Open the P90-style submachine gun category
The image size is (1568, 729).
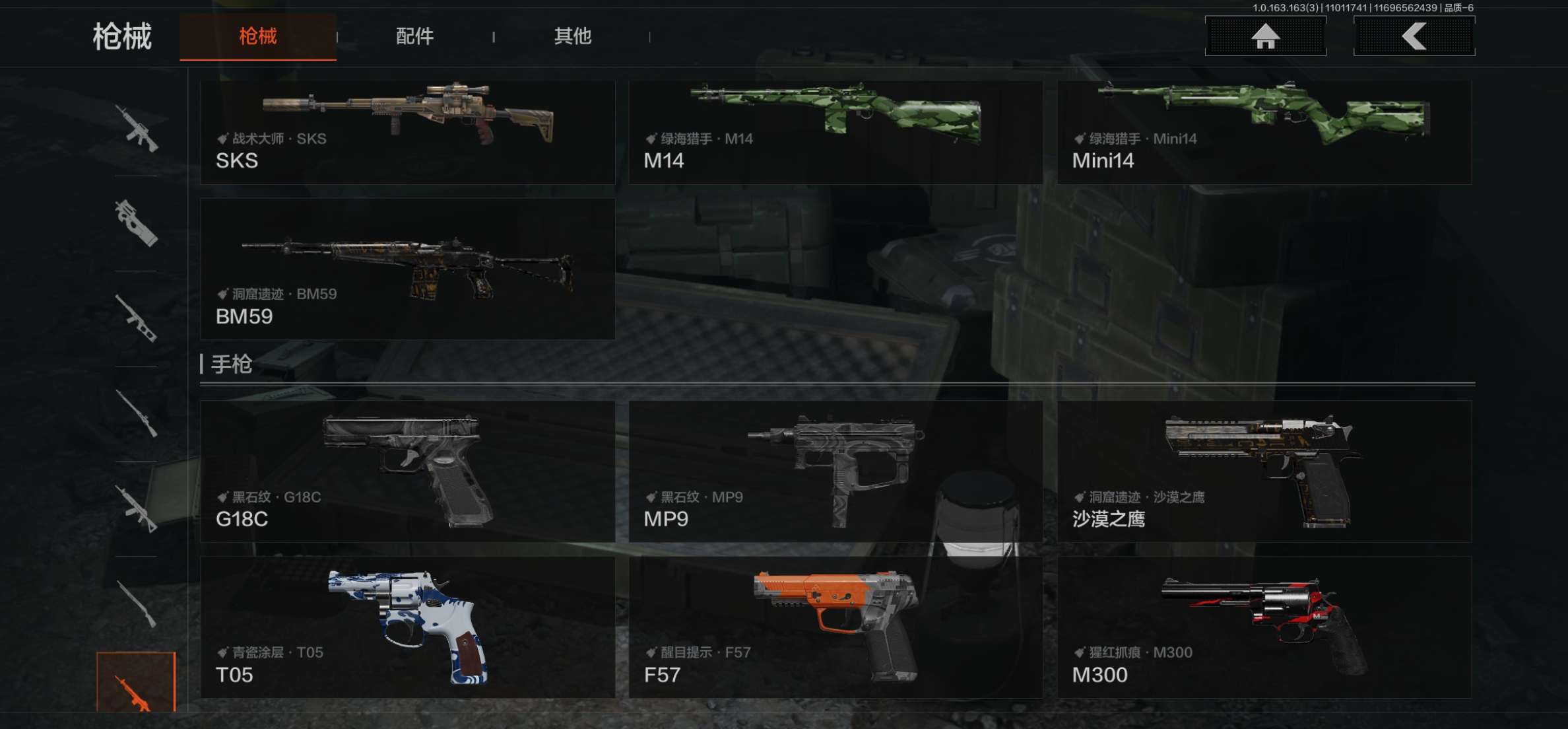click(x=137, y=223)
